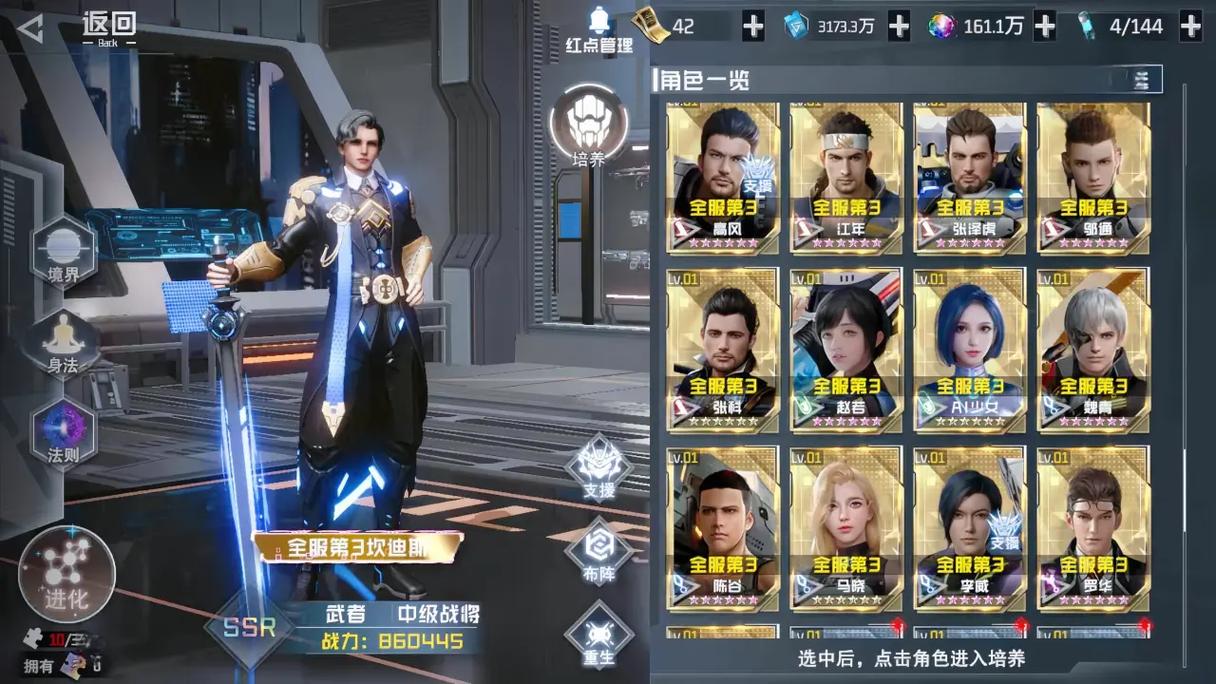The width and height of the screenshot is (1216, 684).
Task: Select the 赵若 character card
Action: point(846,349)
